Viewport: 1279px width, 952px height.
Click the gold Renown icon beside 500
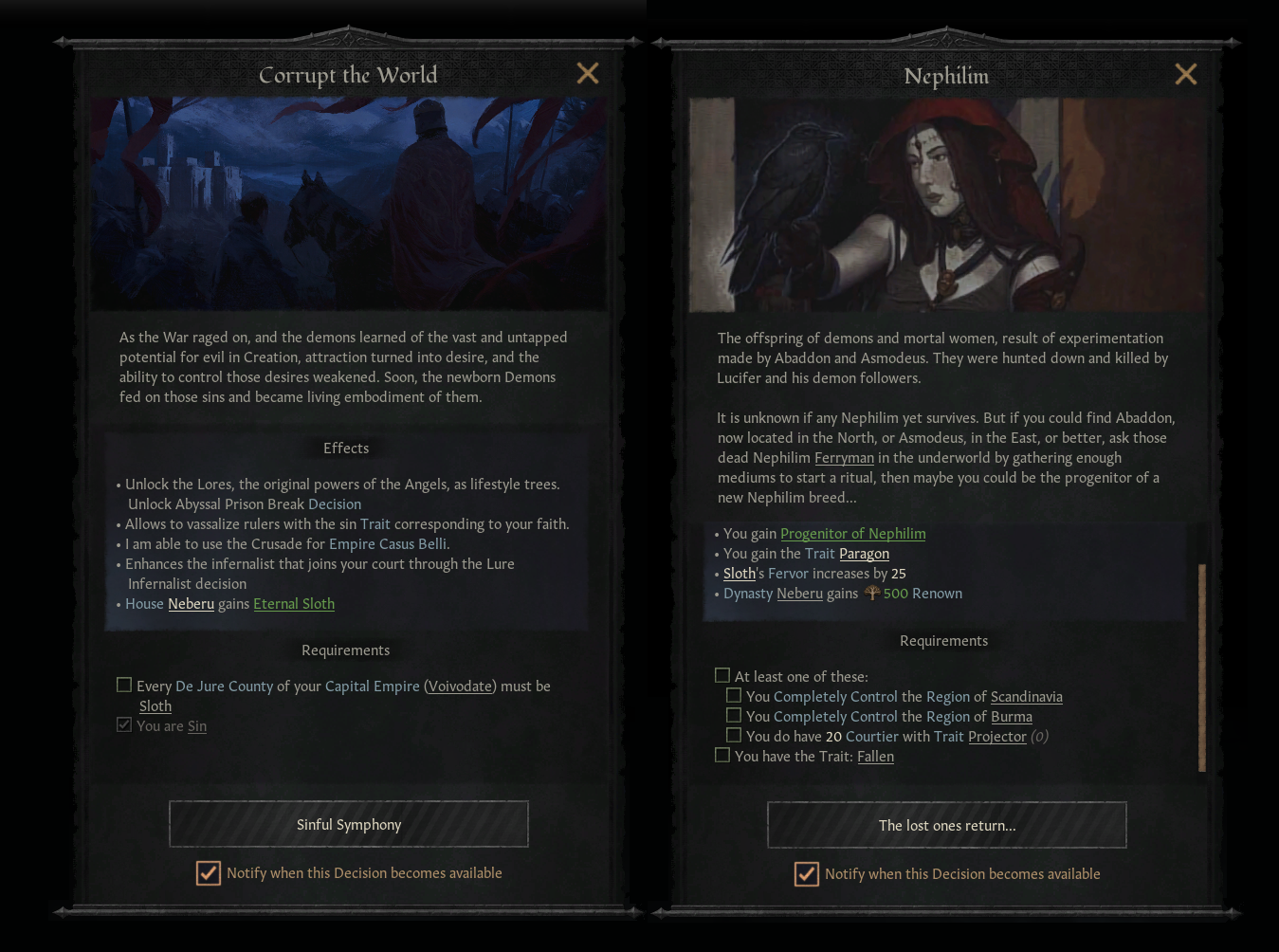tap(871, 593)
